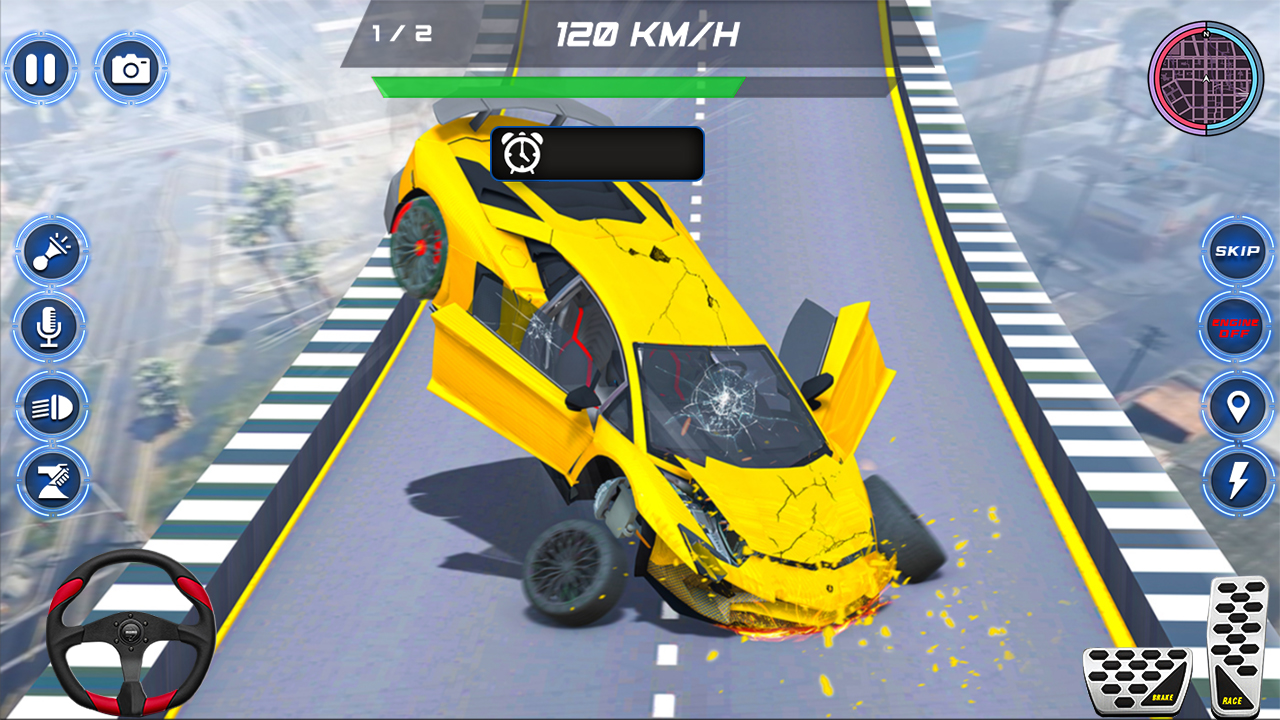Open the camera view icon

coord(131,67)
